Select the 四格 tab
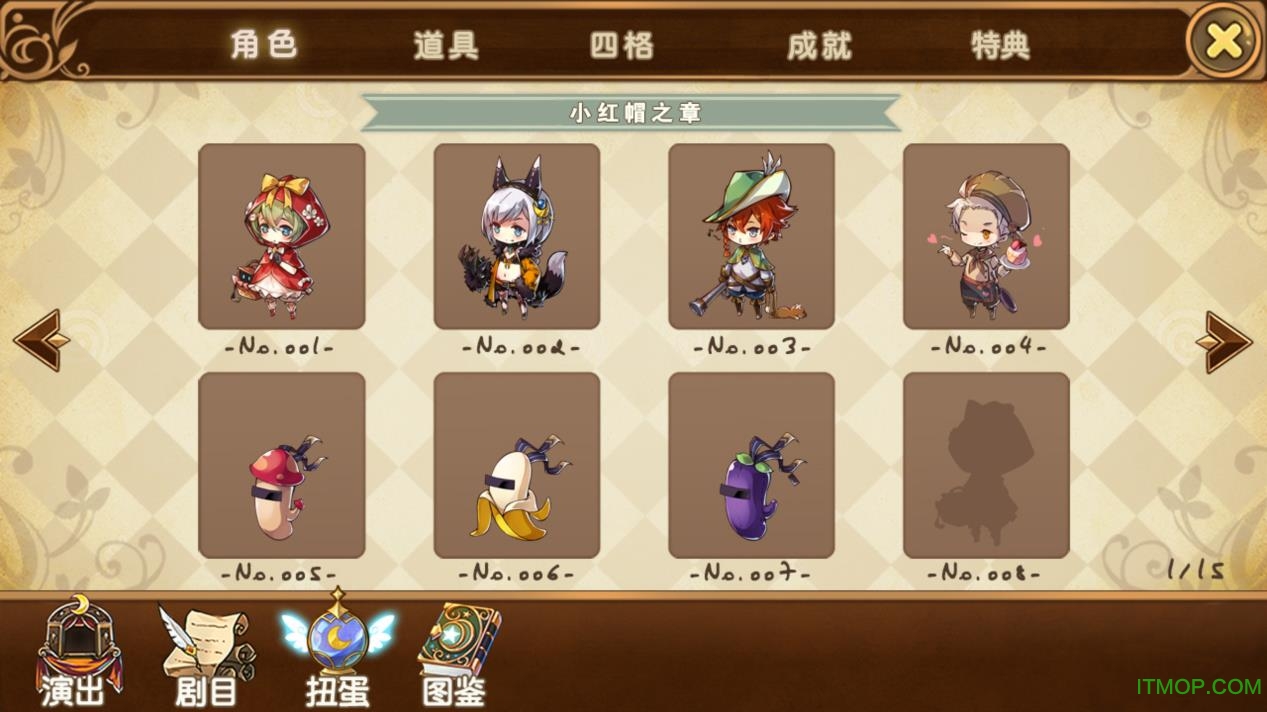 point(621,45)
